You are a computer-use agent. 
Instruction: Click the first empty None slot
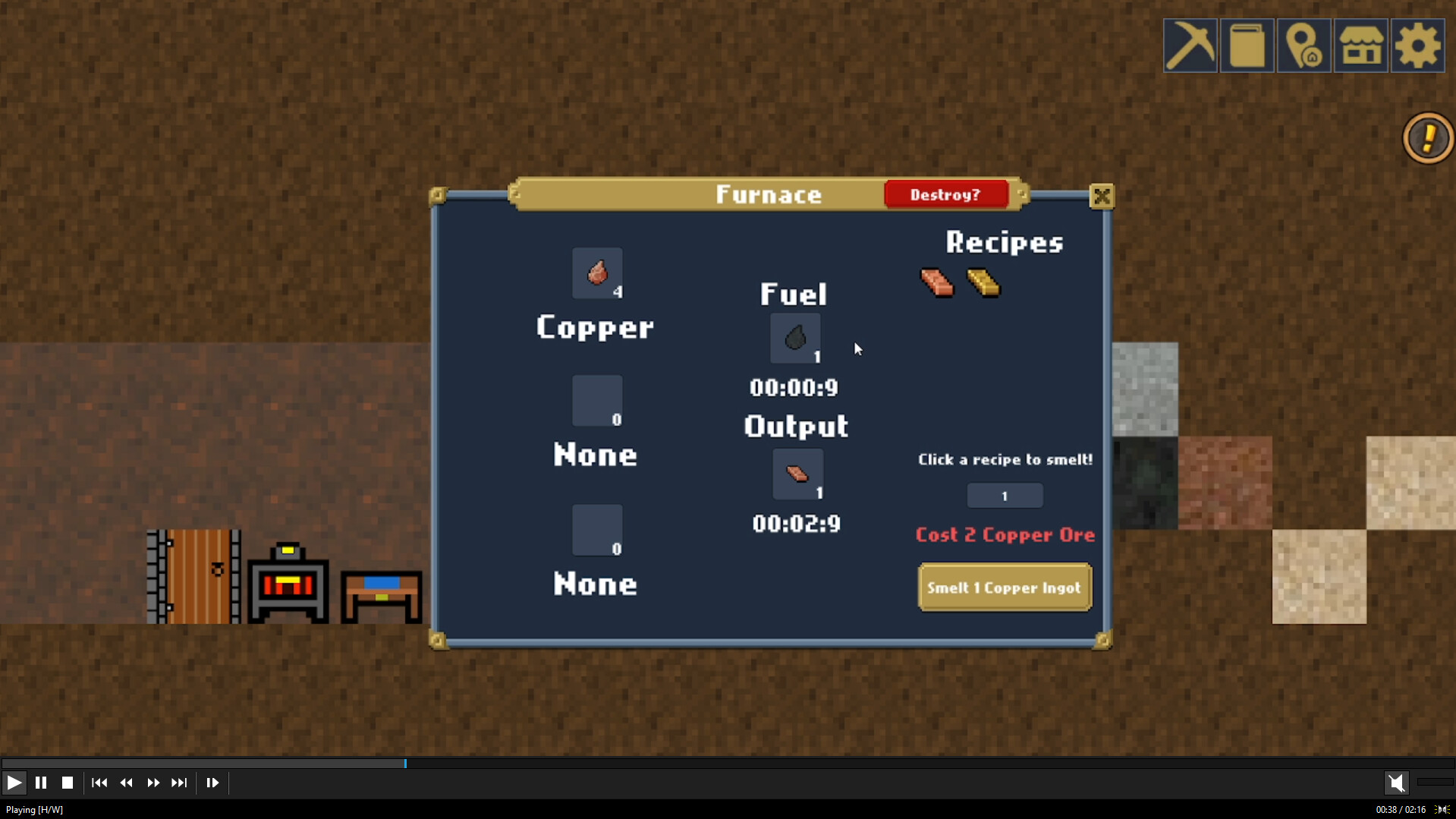(597, 401)
